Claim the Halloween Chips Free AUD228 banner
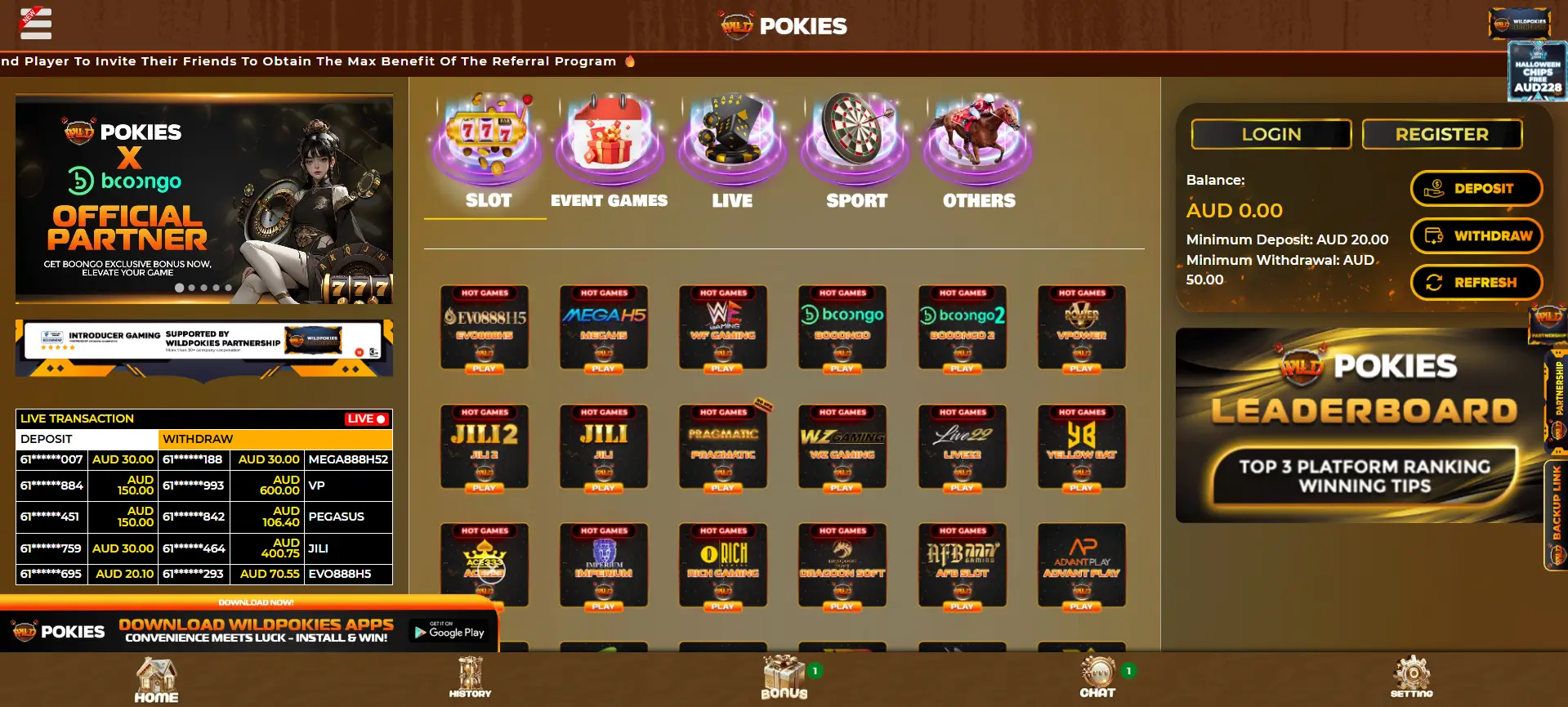The height and width of the screenshot is (707, 1568). point(1536,72)
